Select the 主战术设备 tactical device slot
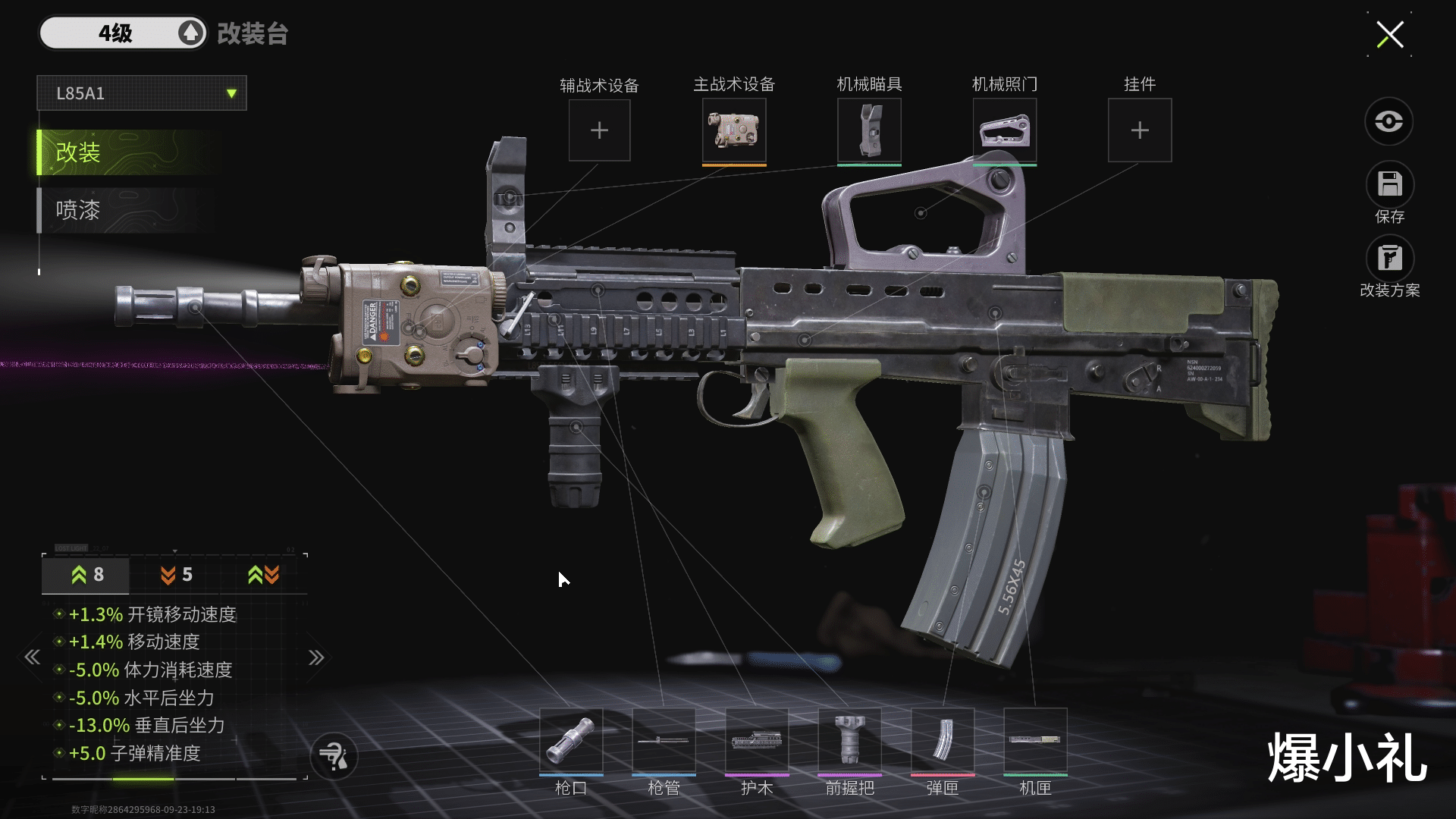1456x819 pixels. [734, 130]
